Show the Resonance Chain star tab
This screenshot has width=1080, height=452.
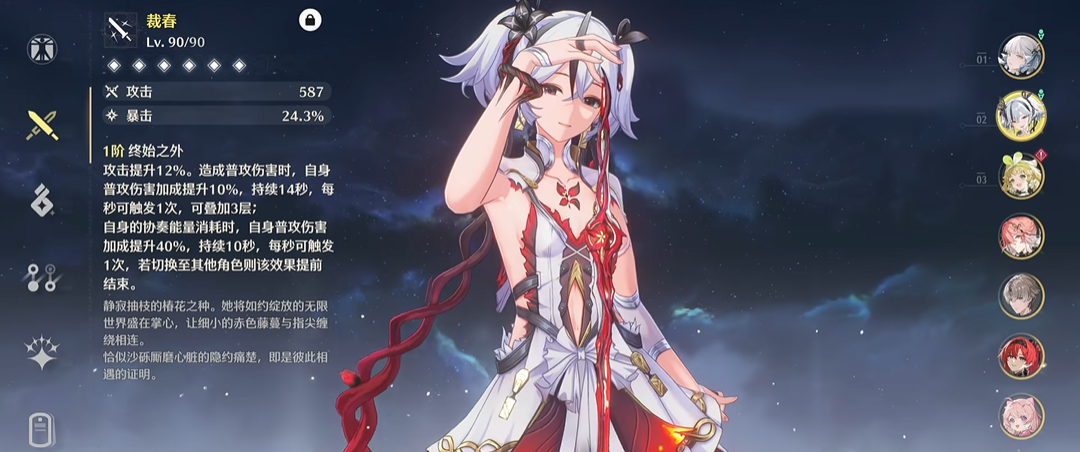pos(43,353)
